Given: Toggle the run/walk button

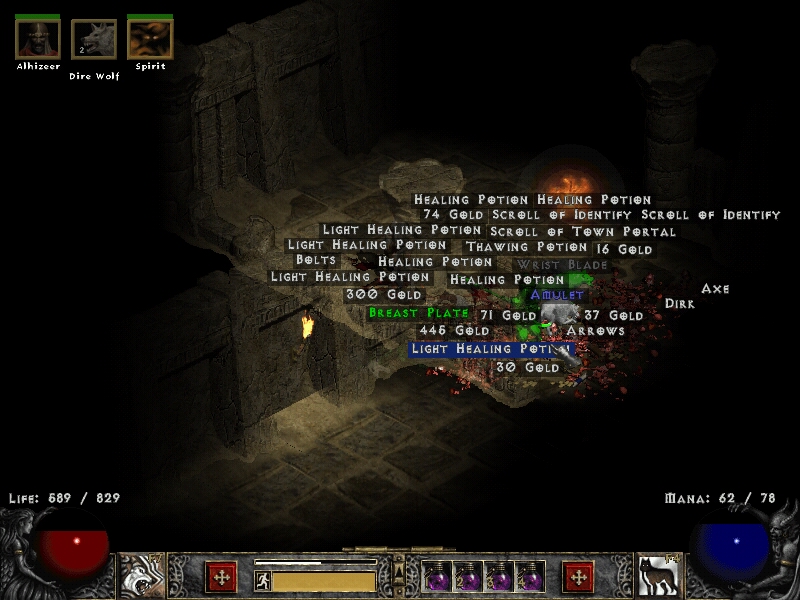Looking at the screenshot, I should point(262,580).
